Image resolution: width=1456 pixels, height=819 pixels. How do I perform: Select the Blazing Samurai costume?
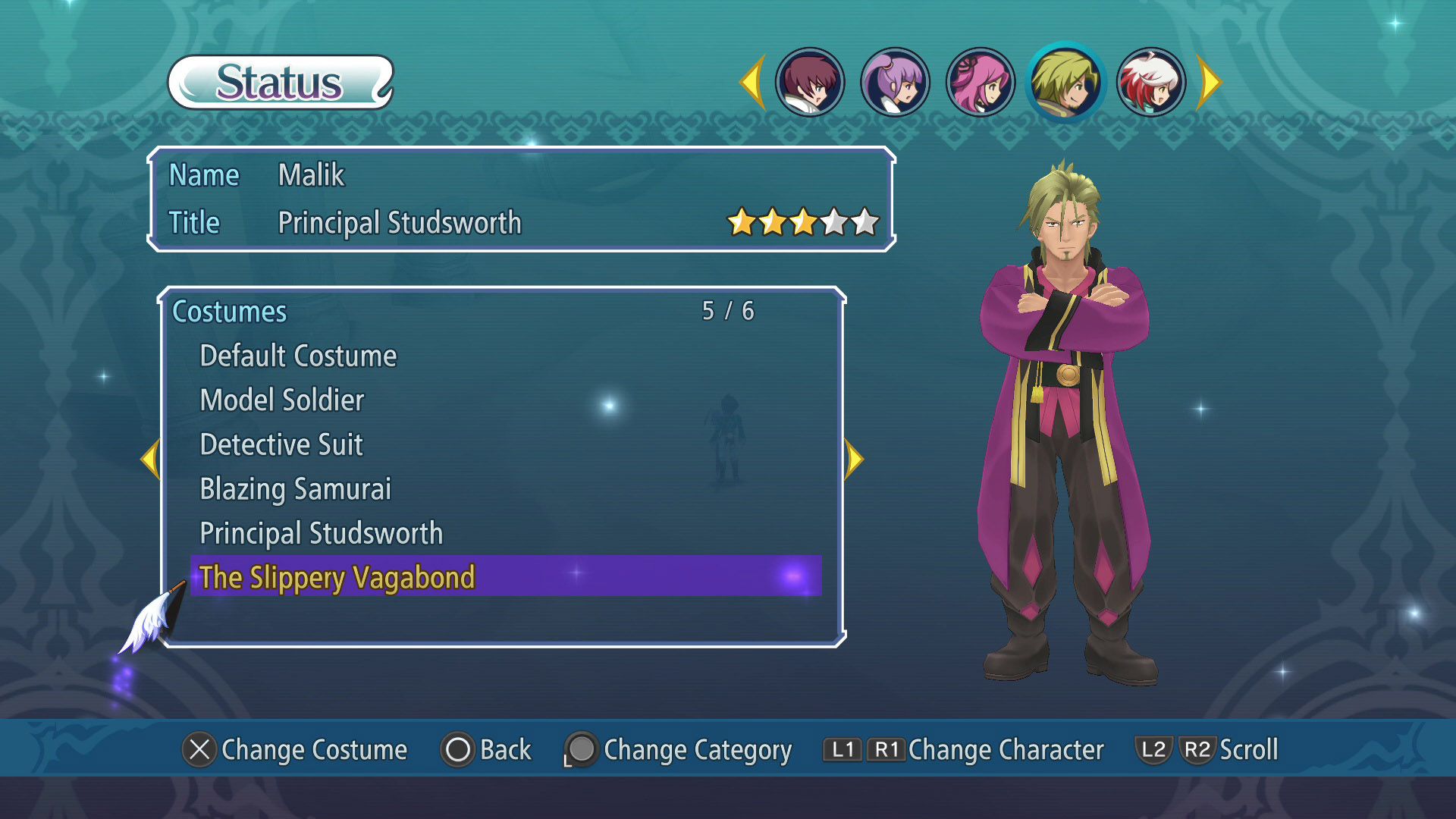[x=295, y=489]
